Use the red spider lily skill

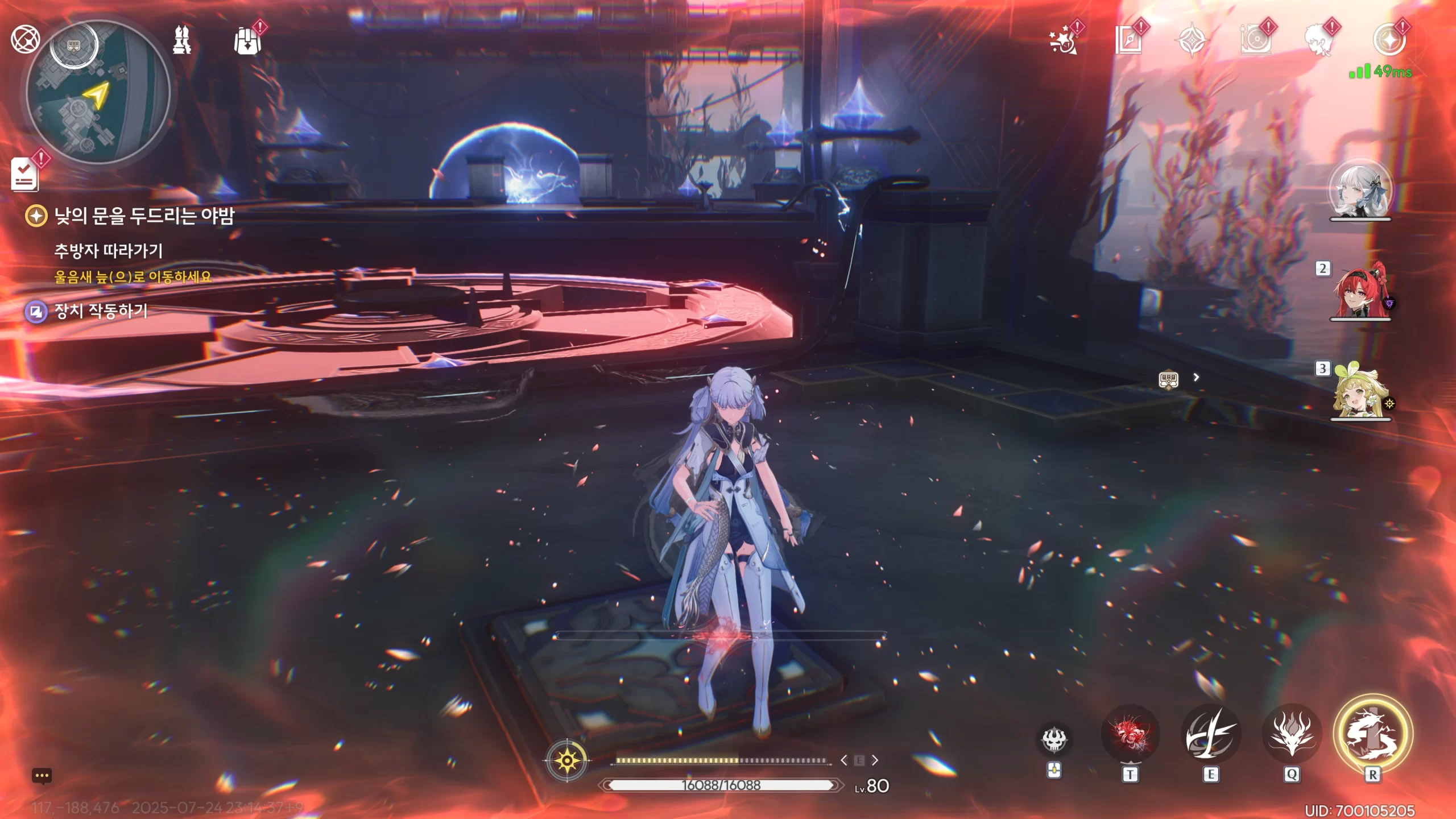tap(1130, 735)
